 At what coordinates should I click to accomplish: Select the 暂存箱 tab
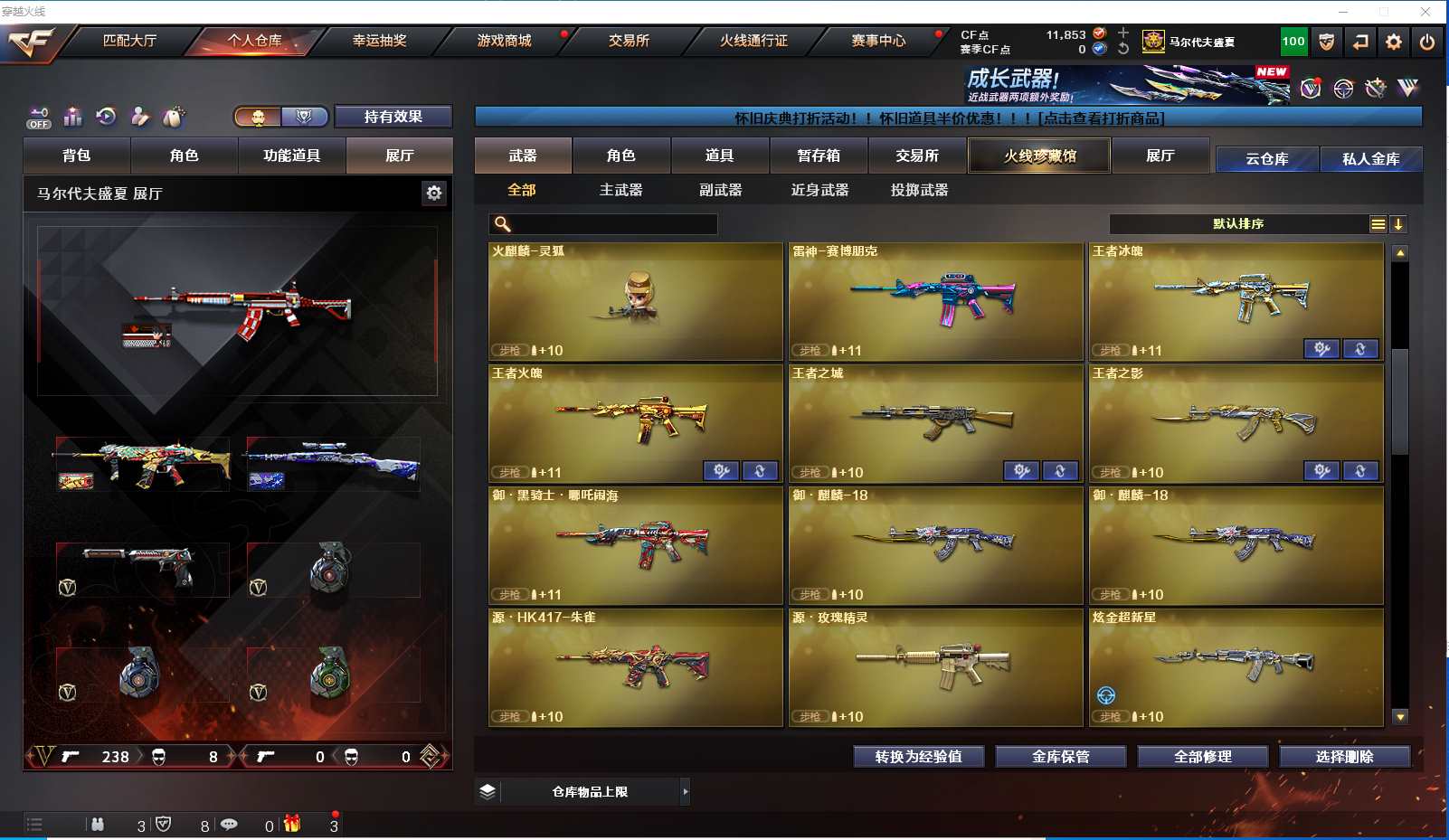tap(819, 156)
